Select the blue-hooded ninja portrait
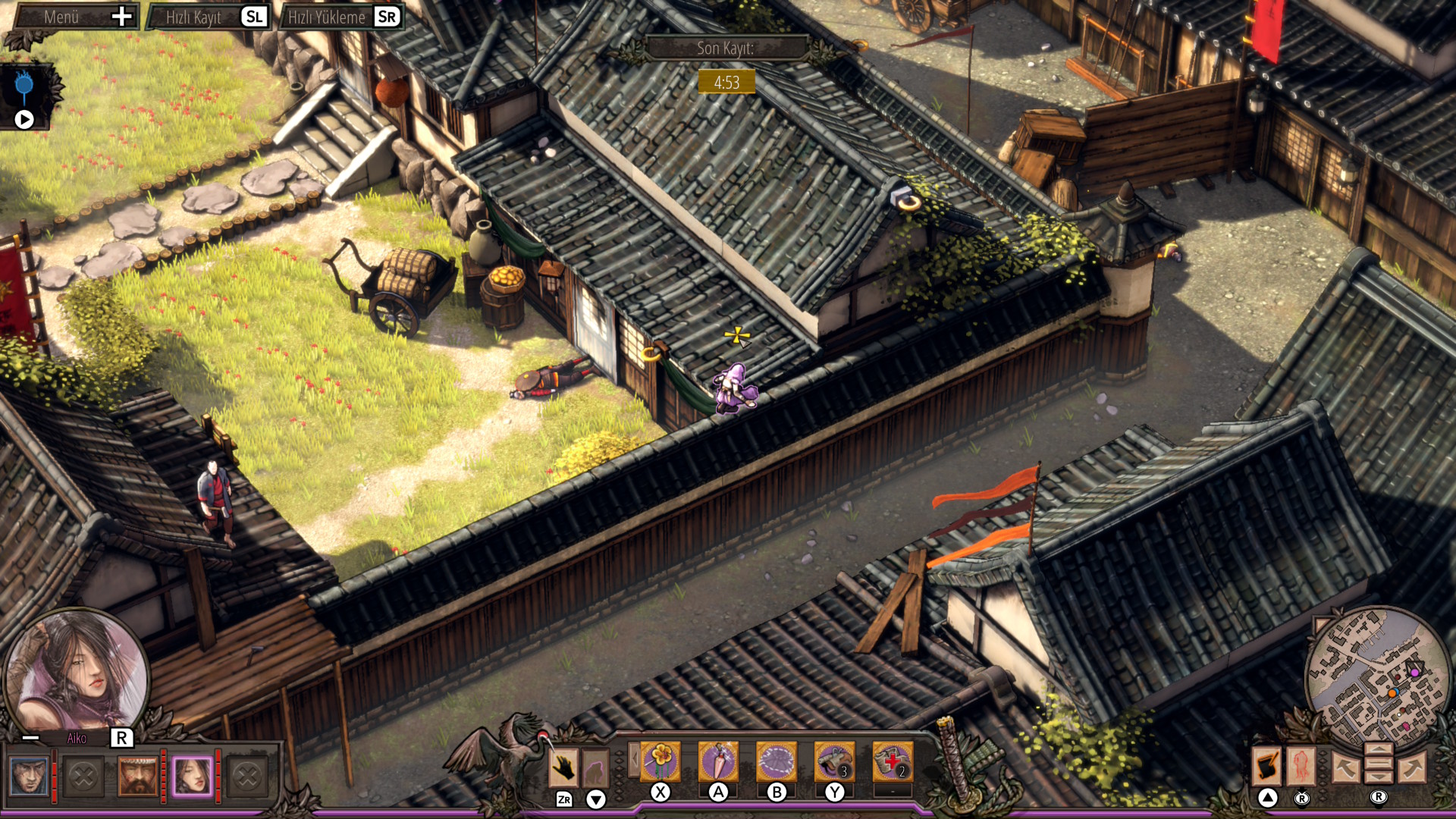Image resolution: width=1456 pixels, height=819 pixels. [29, 776]
